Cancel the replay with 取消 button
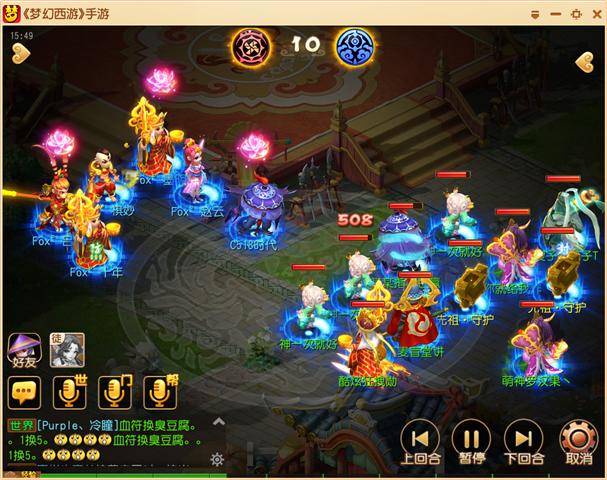The width and height of the screenshot is (607, 480). tap(577, 438)
